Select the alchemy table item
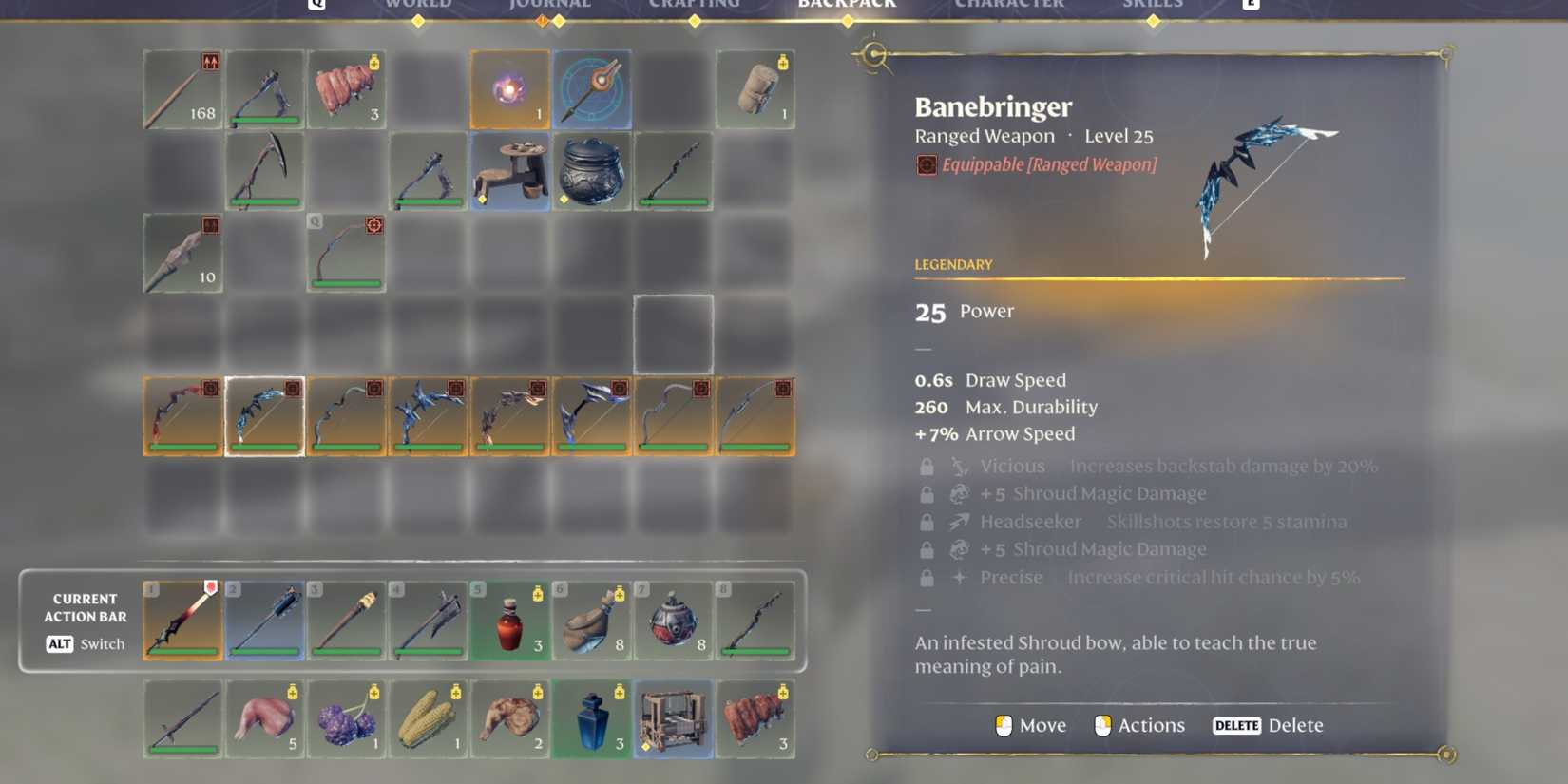Image resolution: width=1568 pixels, height=784 pixels. (510, 173)
